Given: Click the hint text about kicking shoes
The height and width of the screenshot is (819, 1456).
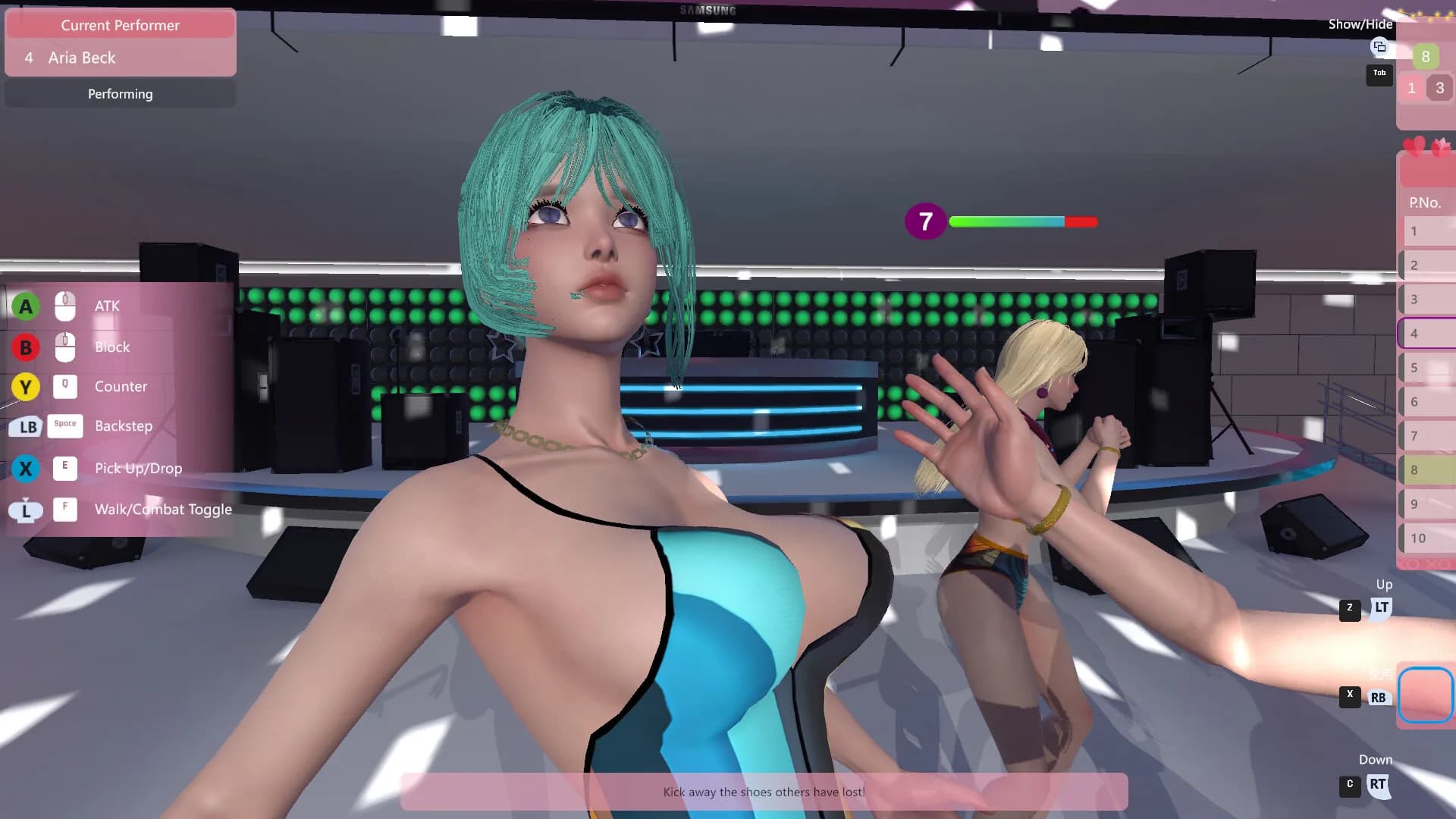Looking at the screenshot, I should pos(763,792).
